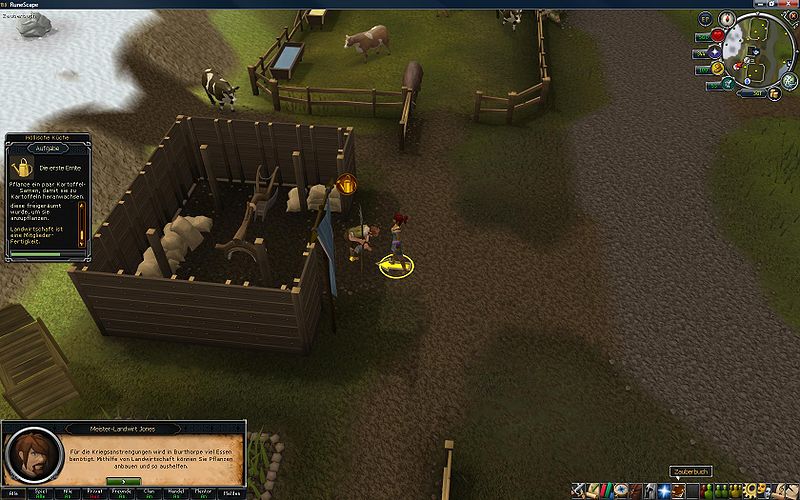Toggle the EP counter orb
This screenshot has width=800, height=500.
pos(704,19)
